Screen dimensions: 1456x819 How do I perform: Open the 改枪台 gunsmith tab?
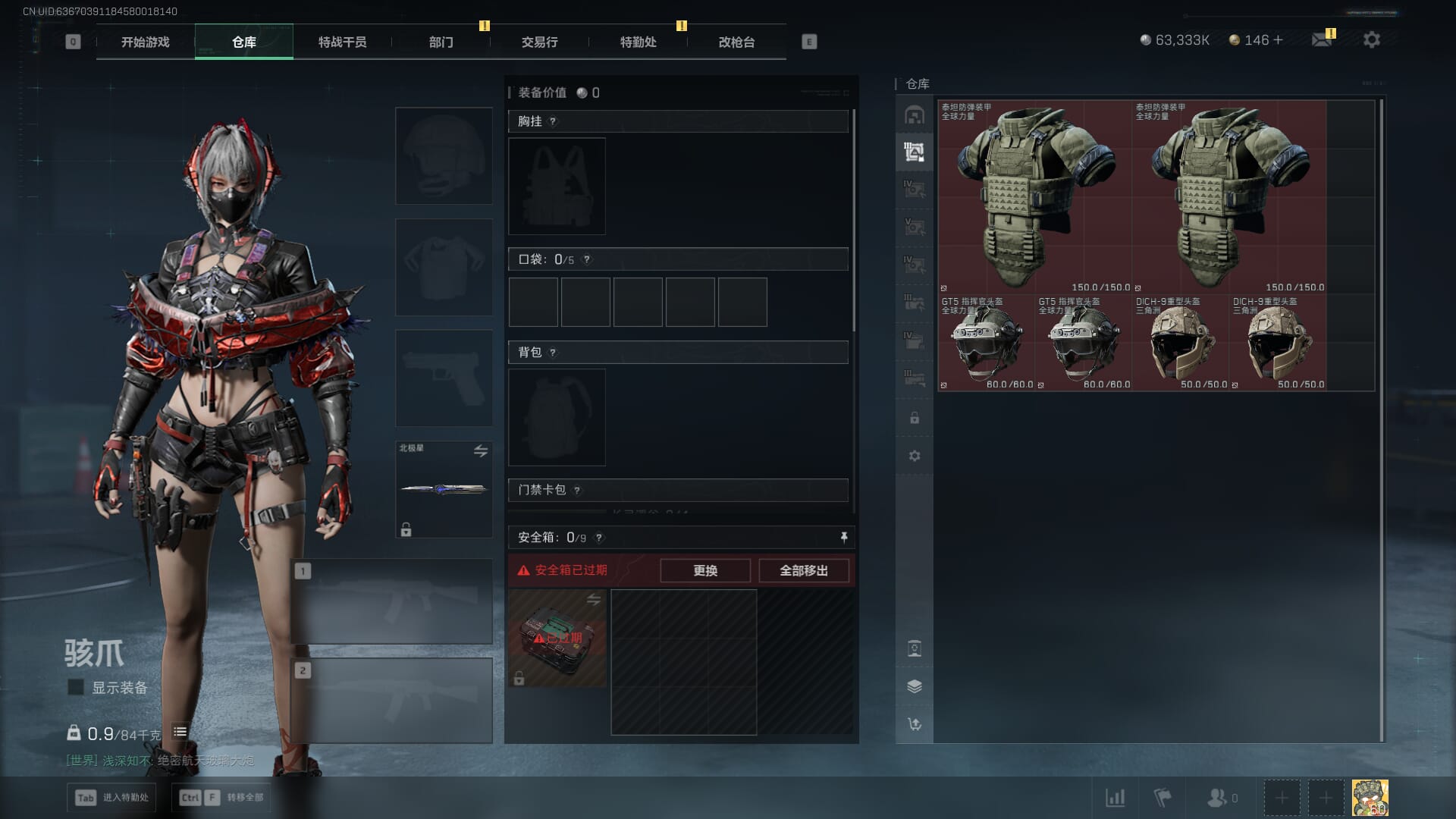pos(736,42)
